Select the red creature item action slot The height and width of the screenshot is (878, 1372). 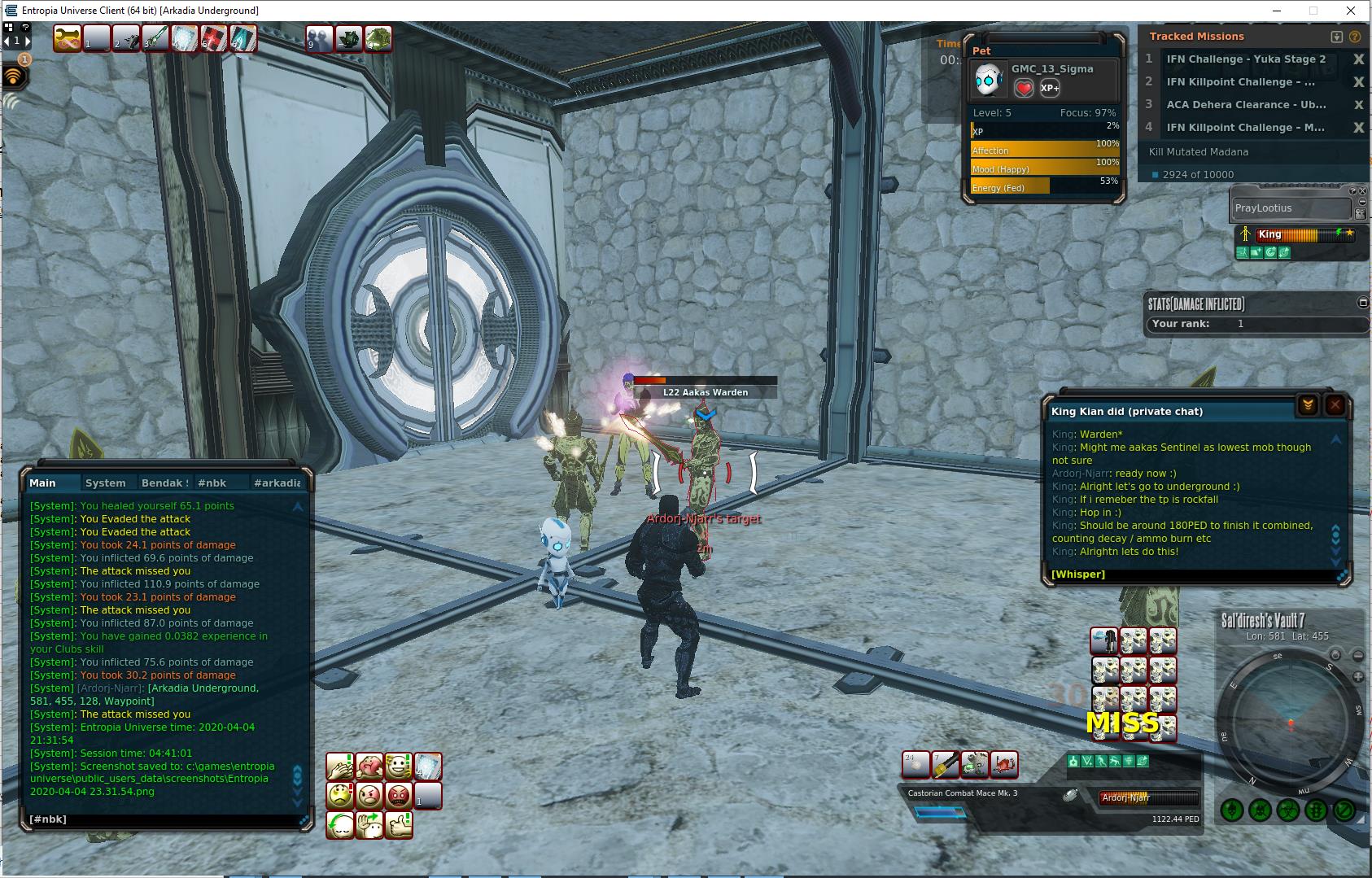1004,764
